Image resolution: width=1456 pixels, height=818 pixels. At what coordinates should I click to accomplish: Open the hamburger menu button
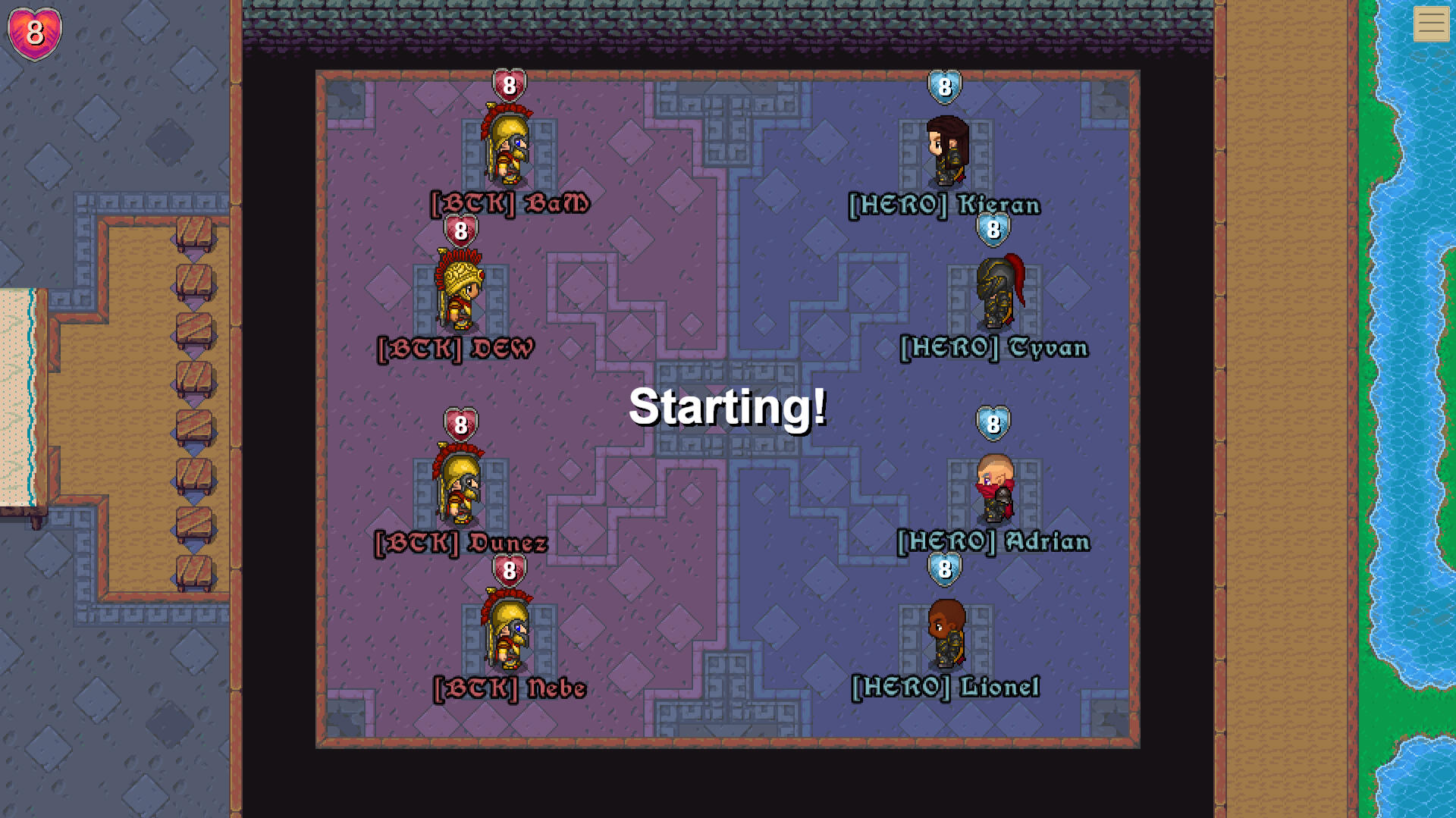[1431, 24]
